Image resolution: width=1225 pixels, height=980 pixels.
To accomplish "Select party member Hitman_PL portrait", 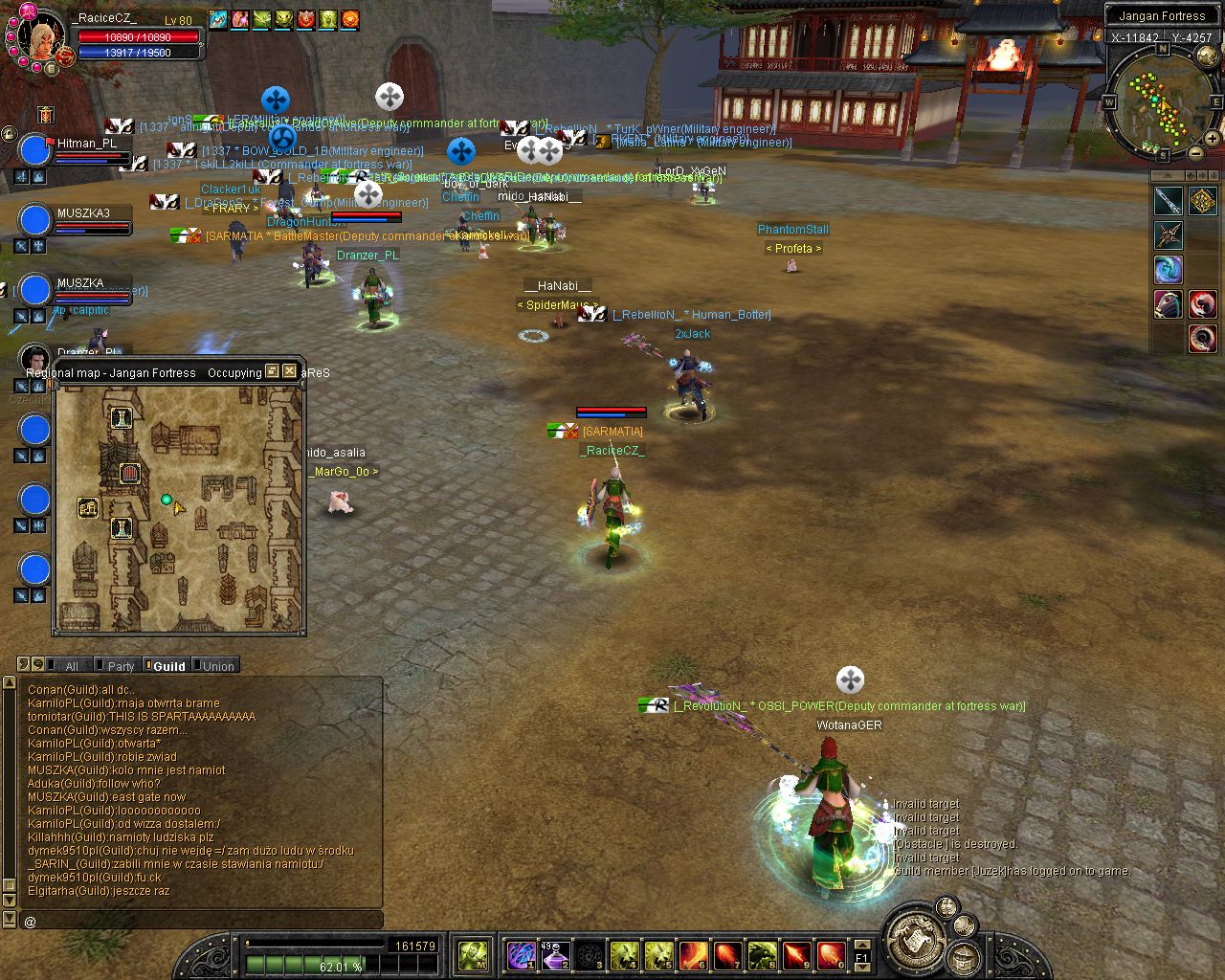I will (34, 150).
